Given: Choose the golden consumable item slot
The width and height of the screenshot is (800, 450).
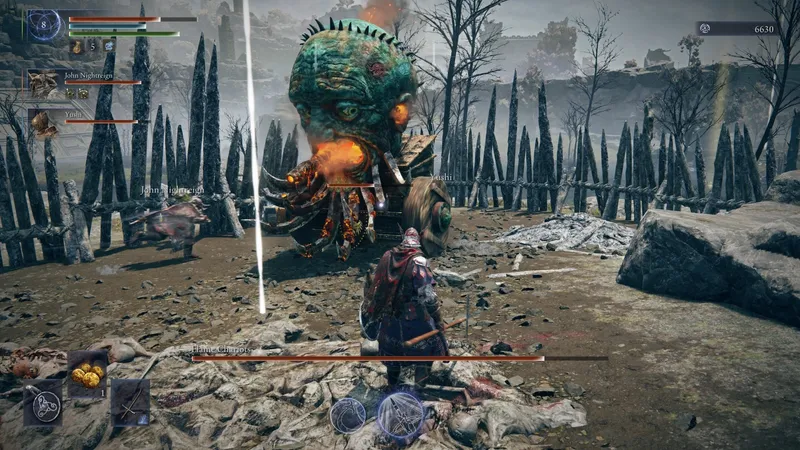Looking at the screenshot, I should tap(87, 374).
